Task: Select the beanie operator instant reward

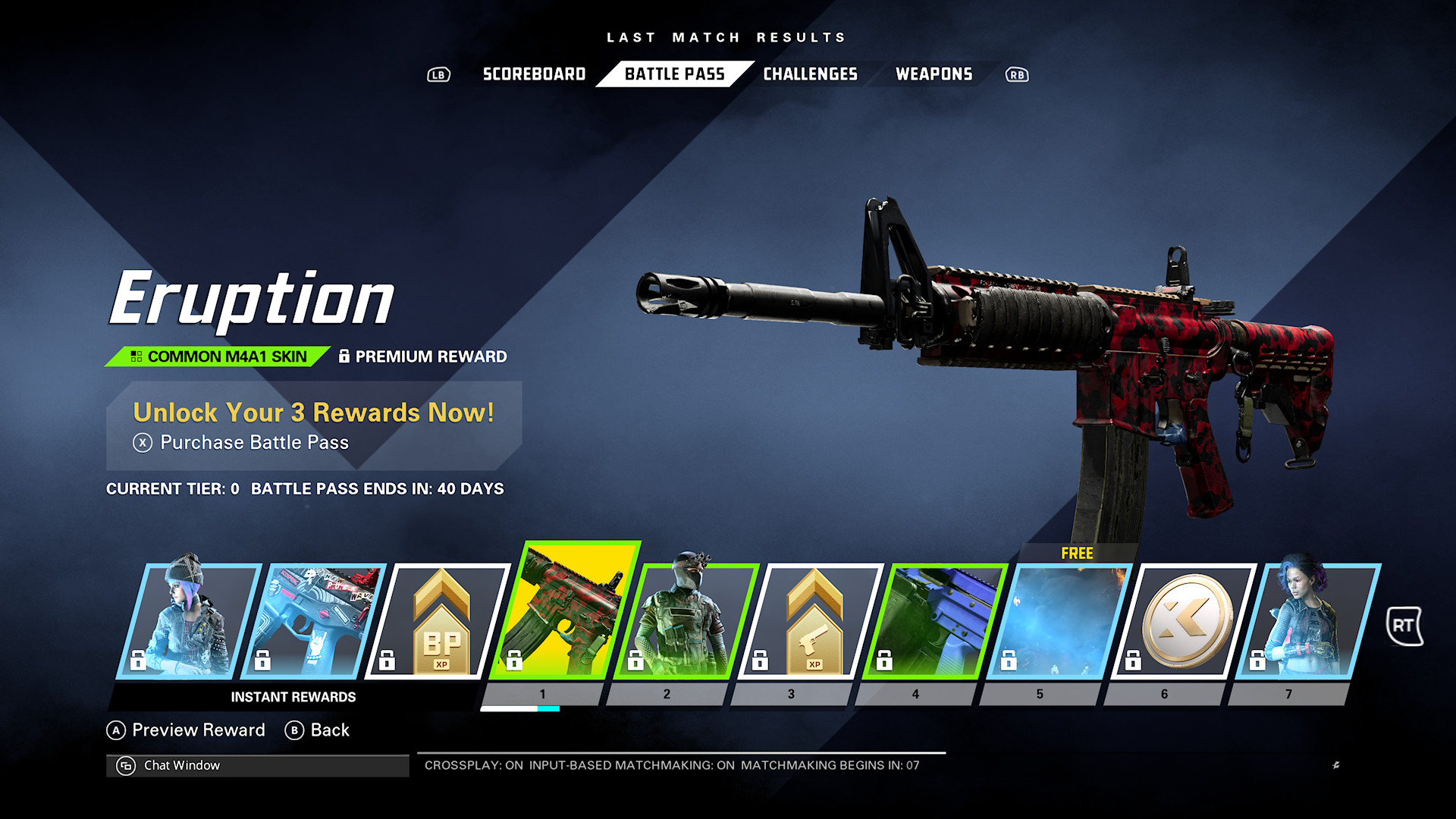Action: click(188, 620)
